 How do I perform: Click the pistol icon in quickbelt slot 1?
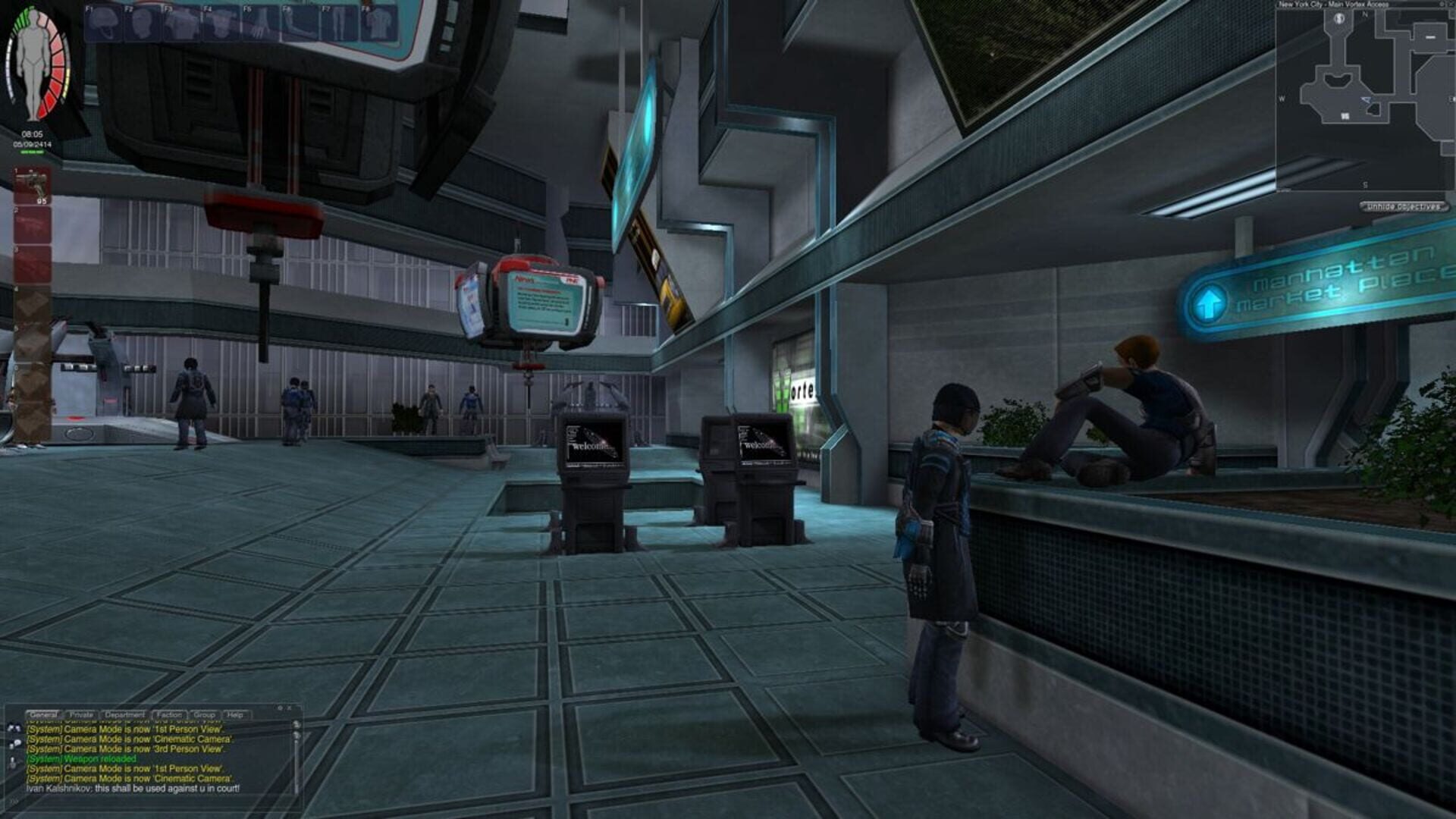click(32, 184)
